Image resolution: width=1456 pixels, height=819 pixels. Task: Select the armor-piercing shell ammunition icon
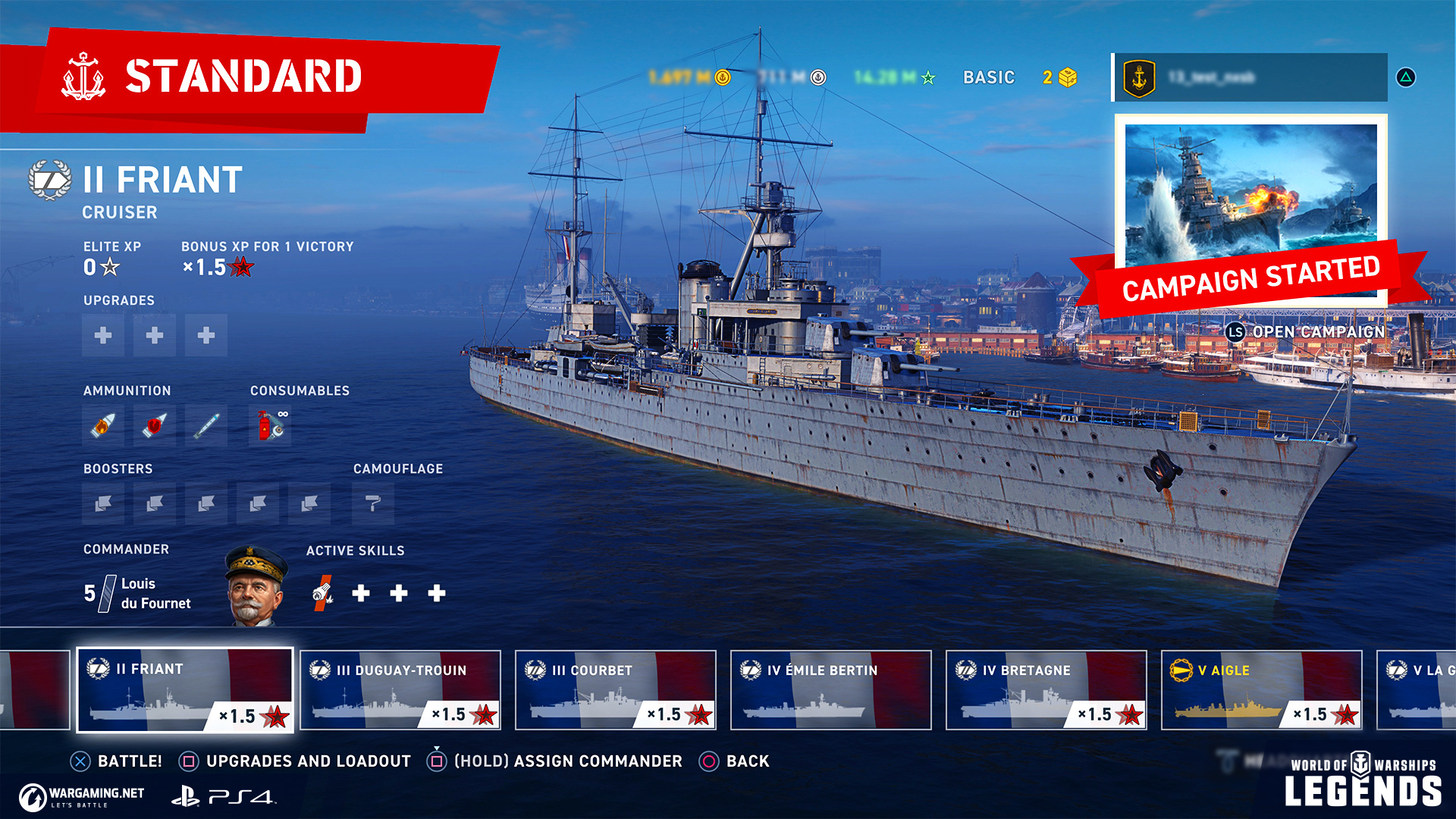pos(155,425)
